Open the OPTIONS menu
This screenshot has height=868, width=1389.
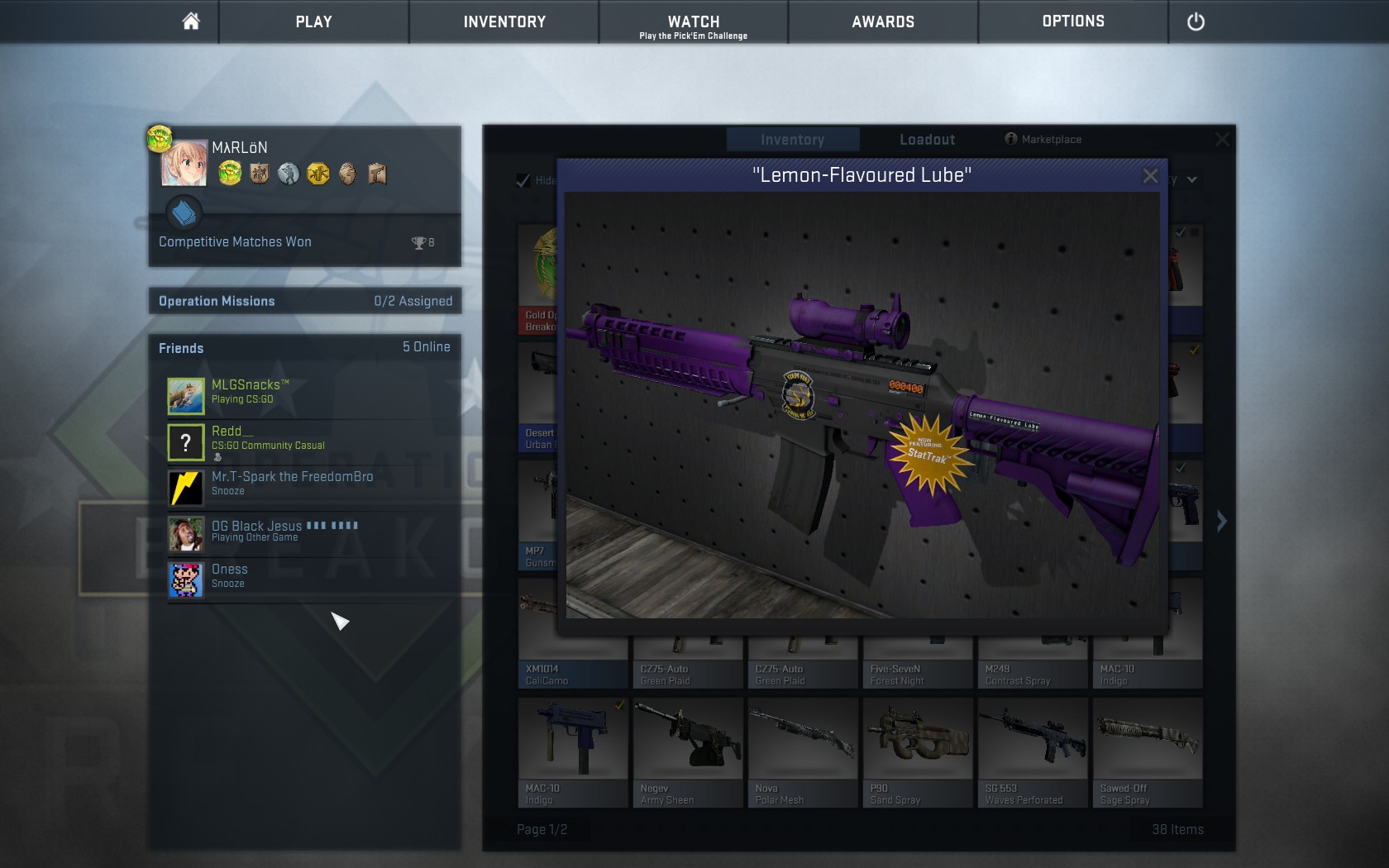click(1072, 21)
